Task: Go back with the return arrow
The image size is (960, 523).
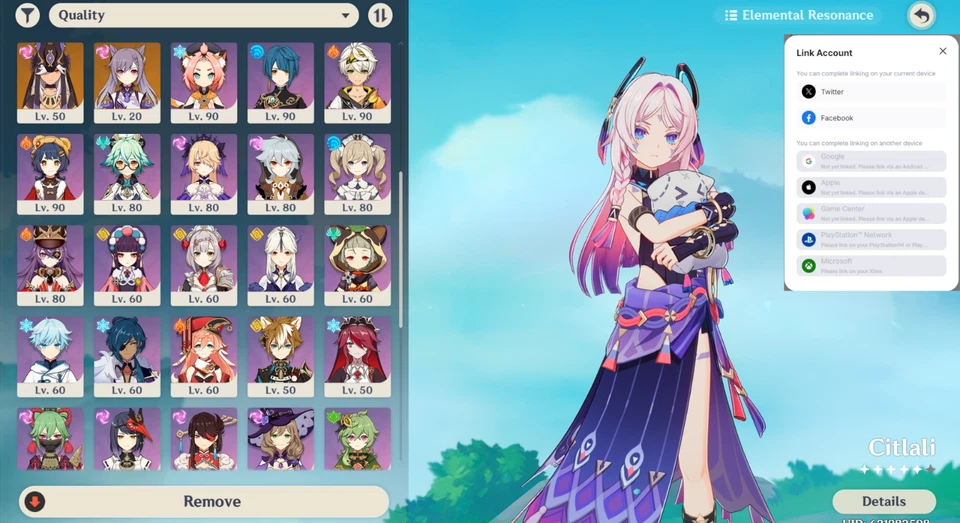Action: pyautogui.click(x=921, y=15)
